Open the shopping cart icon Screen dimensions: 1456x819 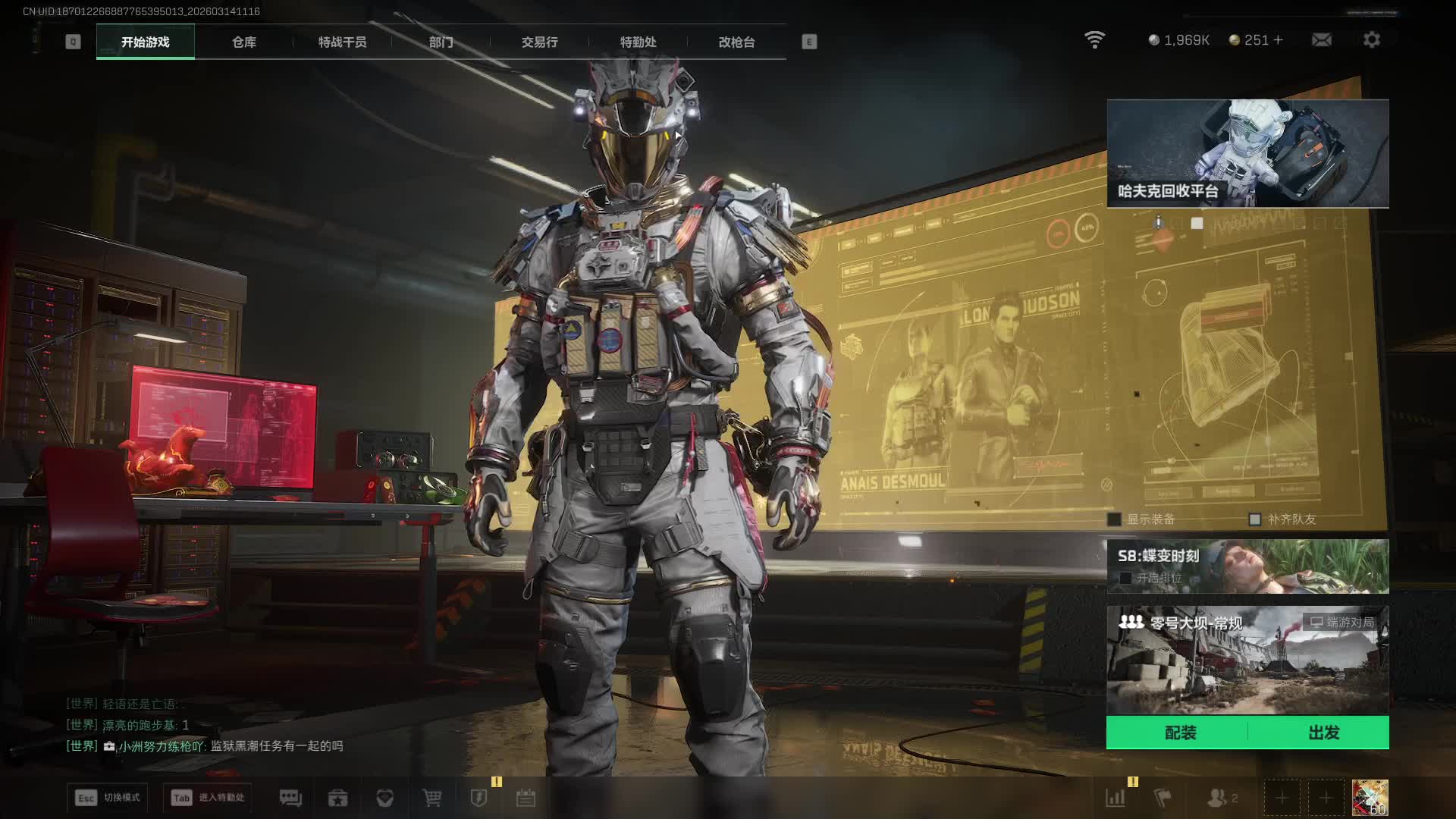click(x=431, y=798)
